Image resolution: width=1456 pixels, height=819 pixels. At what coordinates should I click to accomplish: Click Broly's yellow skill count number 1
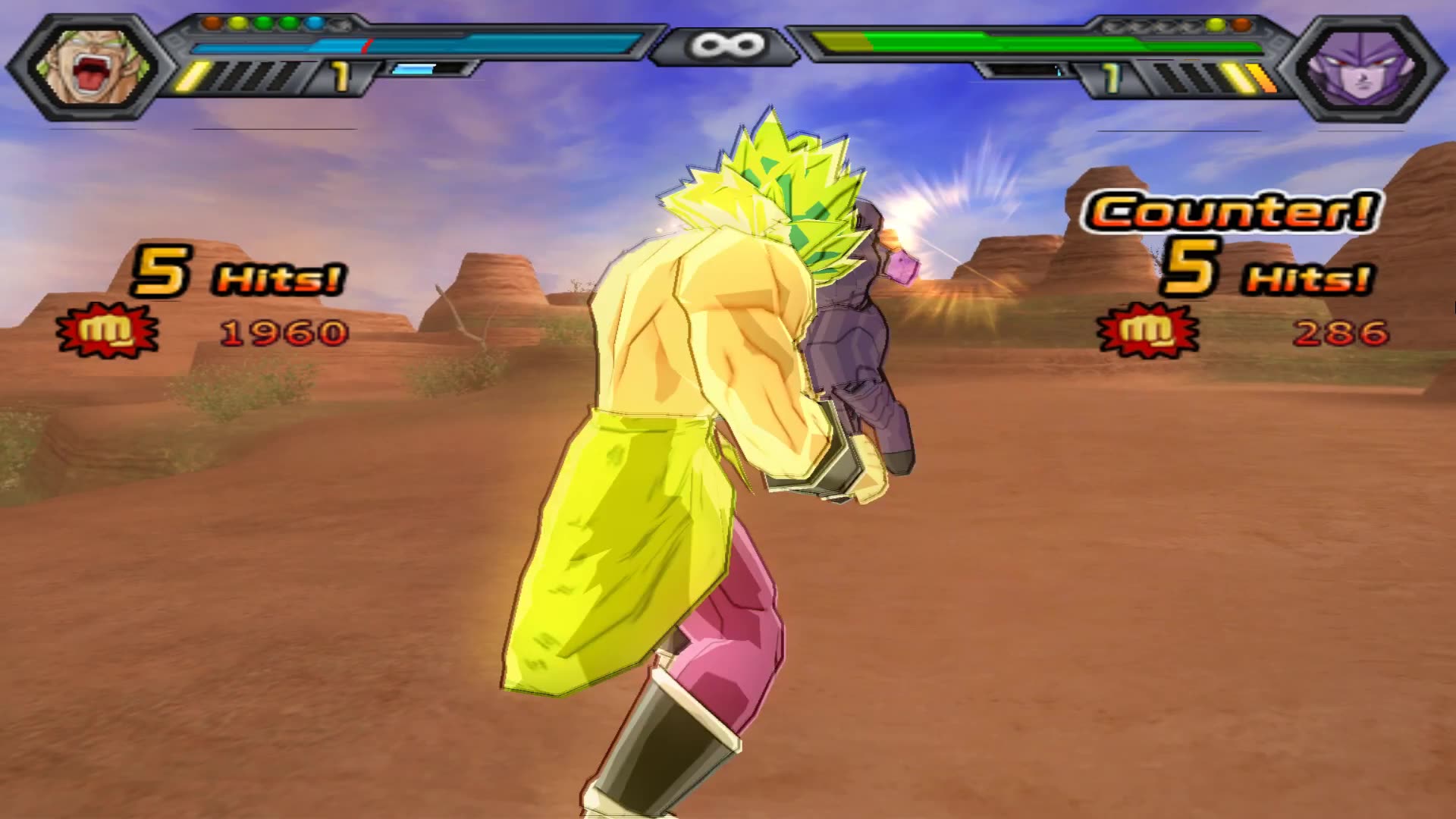pyautogui.click(x=339, y=76)
